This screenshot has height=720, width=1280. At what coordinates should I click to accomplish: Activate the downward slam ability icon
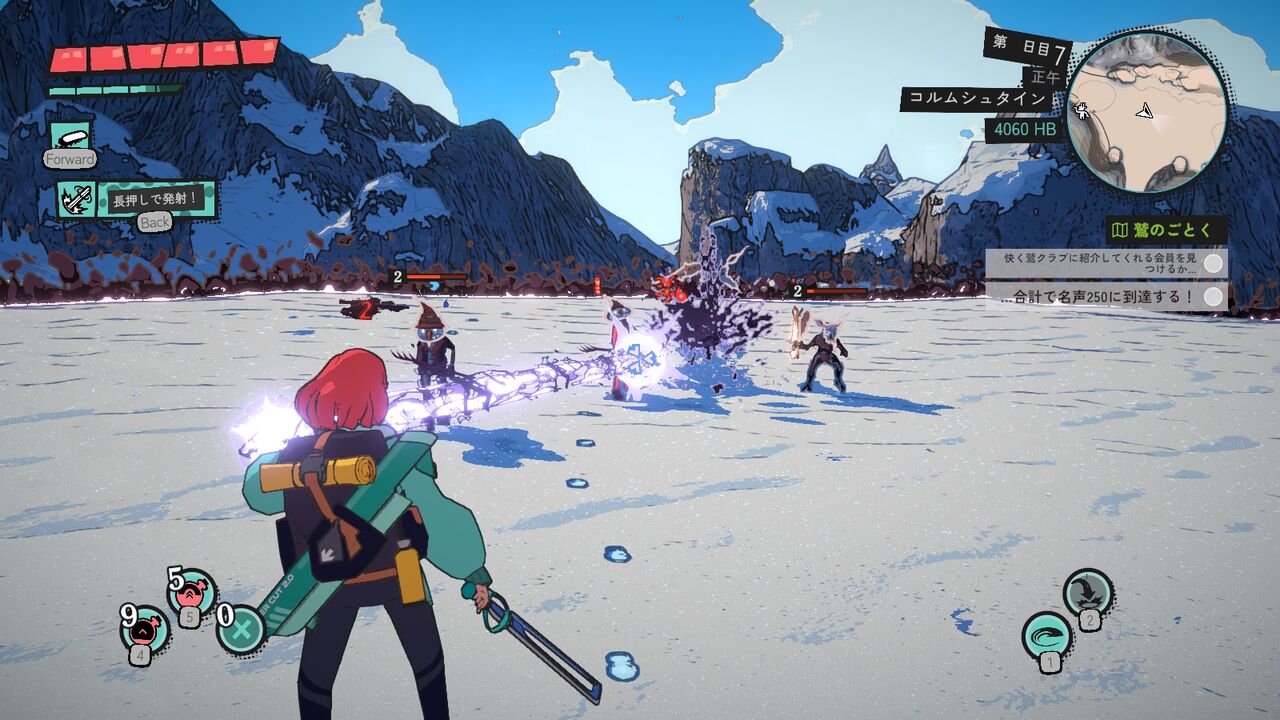pos(1087,592)
